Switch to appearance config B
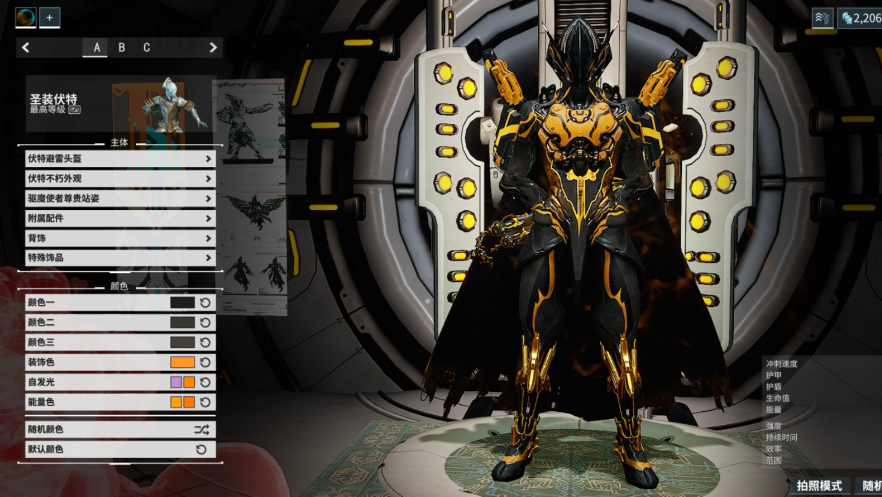This screenshot has height=497, width=882. 122,47
